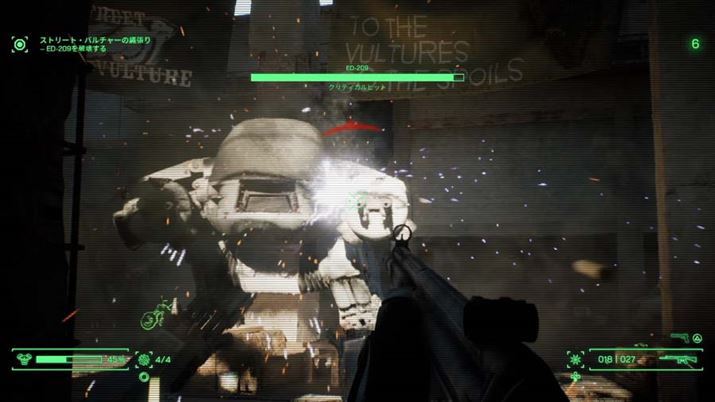Click the small circular icon below repair charges
The width and height of the screenshot is (715, 402).
tap(144, 377)
